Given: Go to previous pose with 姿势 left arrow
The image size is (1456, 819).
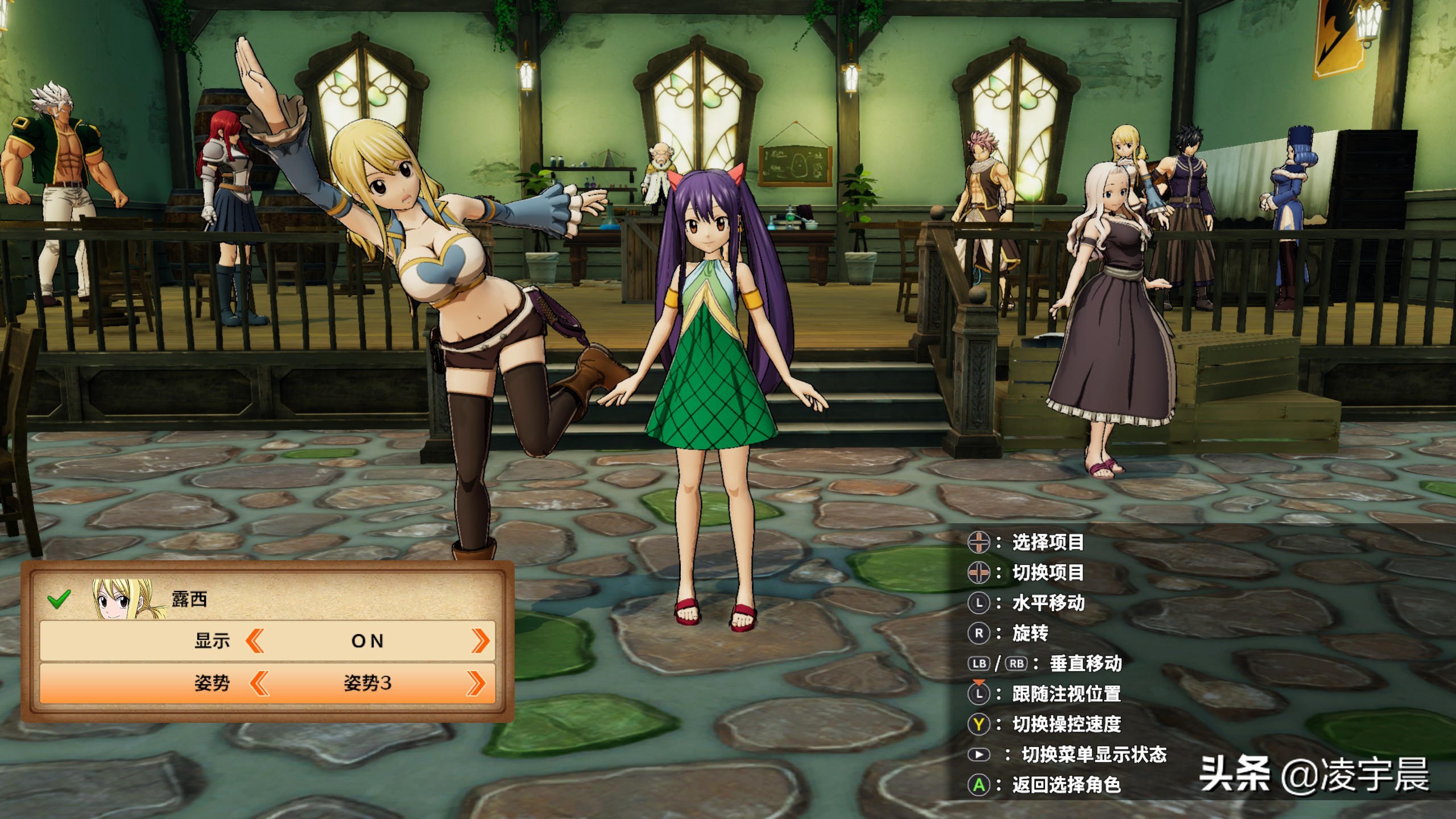Looking at the screenshot, I should click(259, 683).
